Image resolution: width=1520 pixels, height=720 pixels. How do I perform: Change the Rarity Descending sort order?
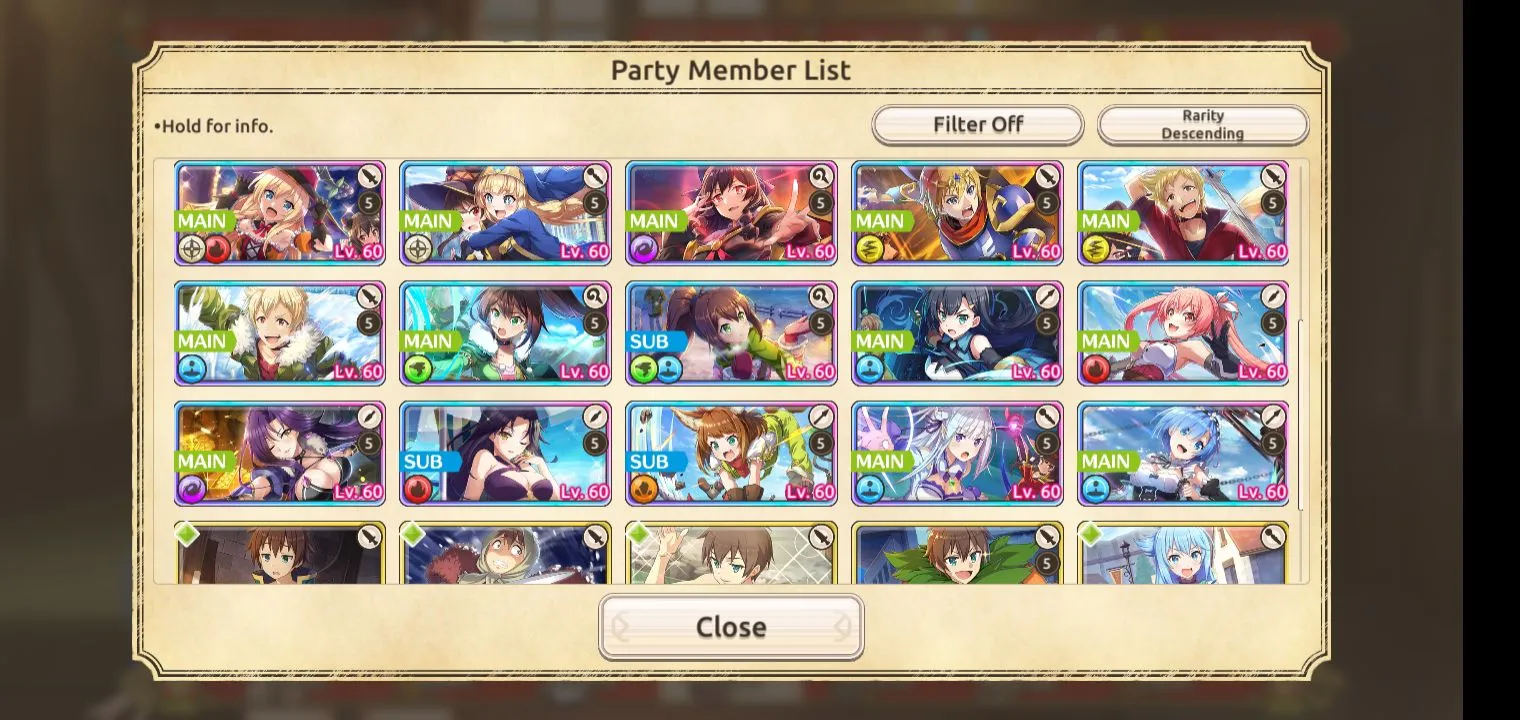(x=1203, y=125)
